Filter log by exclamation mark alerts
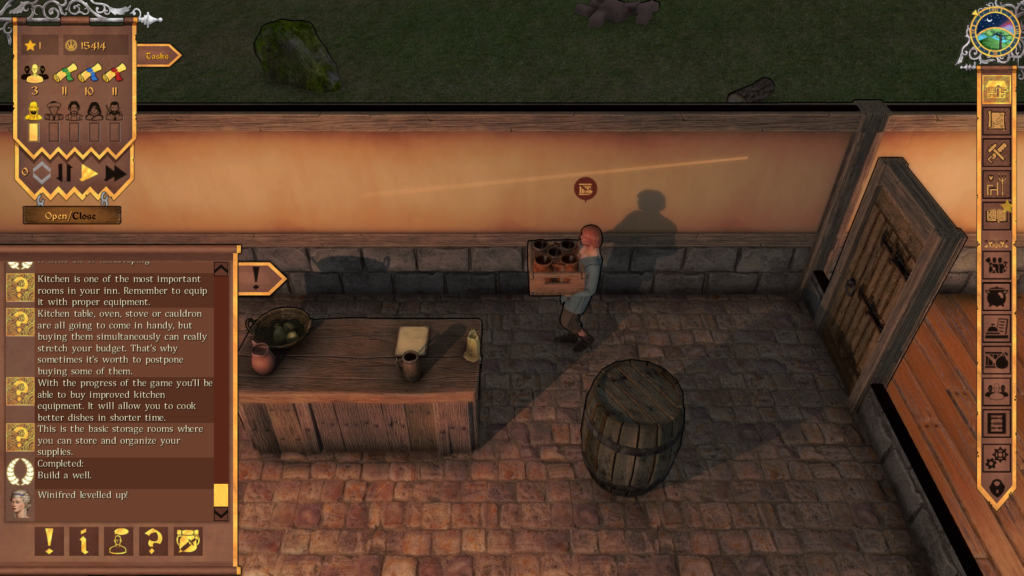Image resolution: width=1024 pixels, height=576 pixels. 48,541
